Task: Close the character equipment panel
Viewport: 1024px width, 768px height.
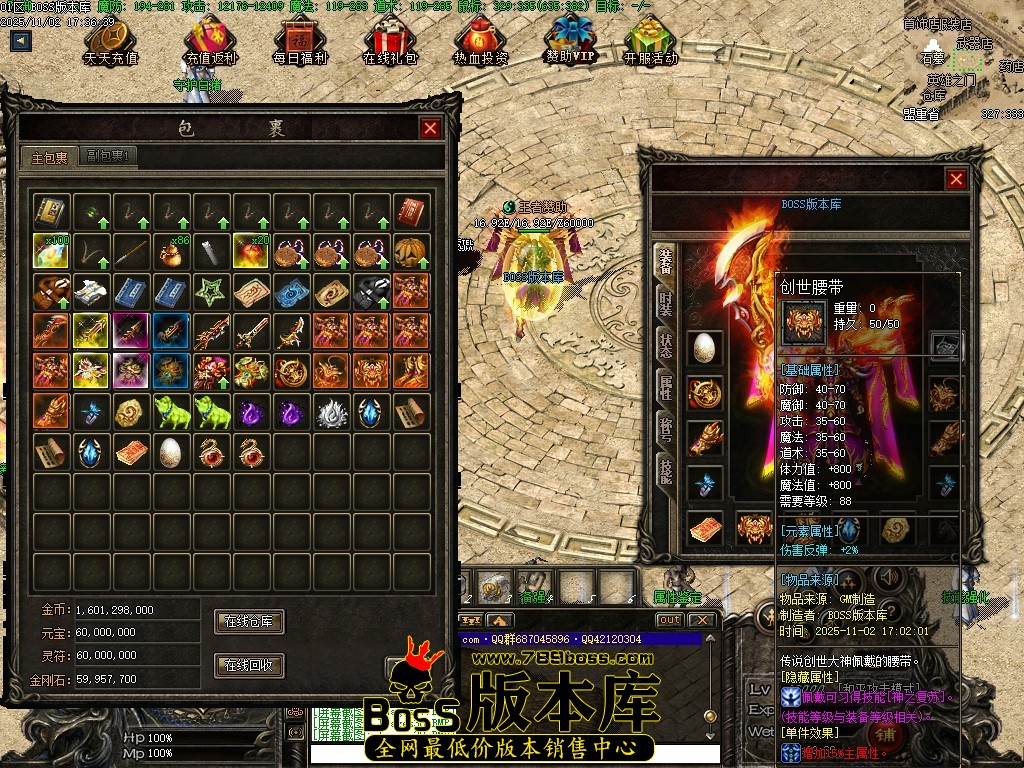Action: [x=956, y=179]
